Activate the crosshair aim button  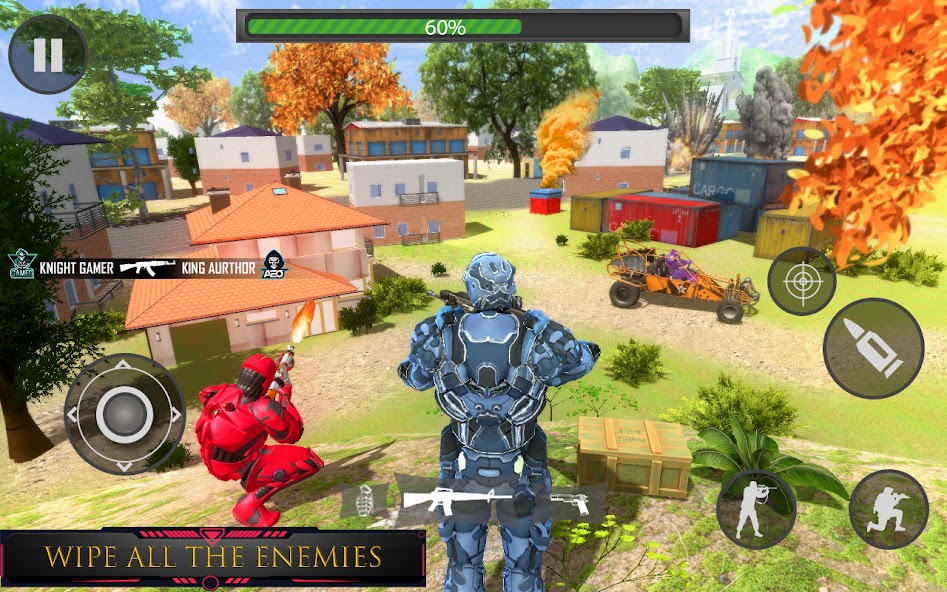tap(801, 281)
